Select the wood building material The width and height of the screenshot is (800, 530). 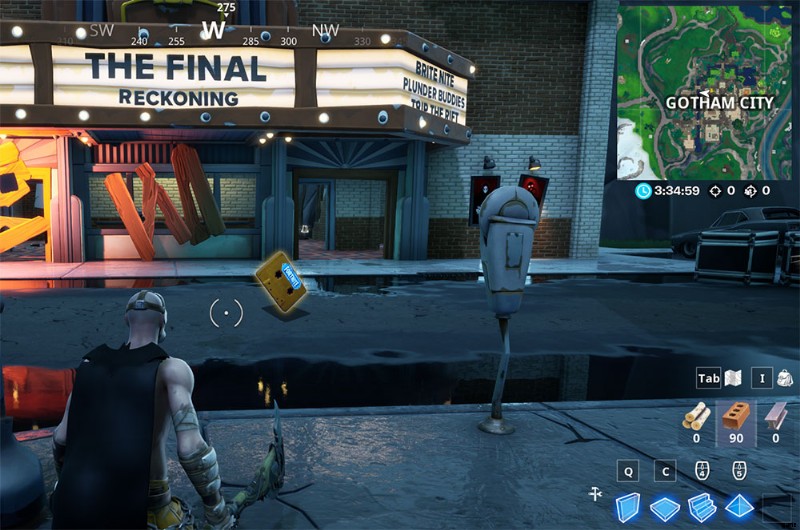(x=696, y=417)
